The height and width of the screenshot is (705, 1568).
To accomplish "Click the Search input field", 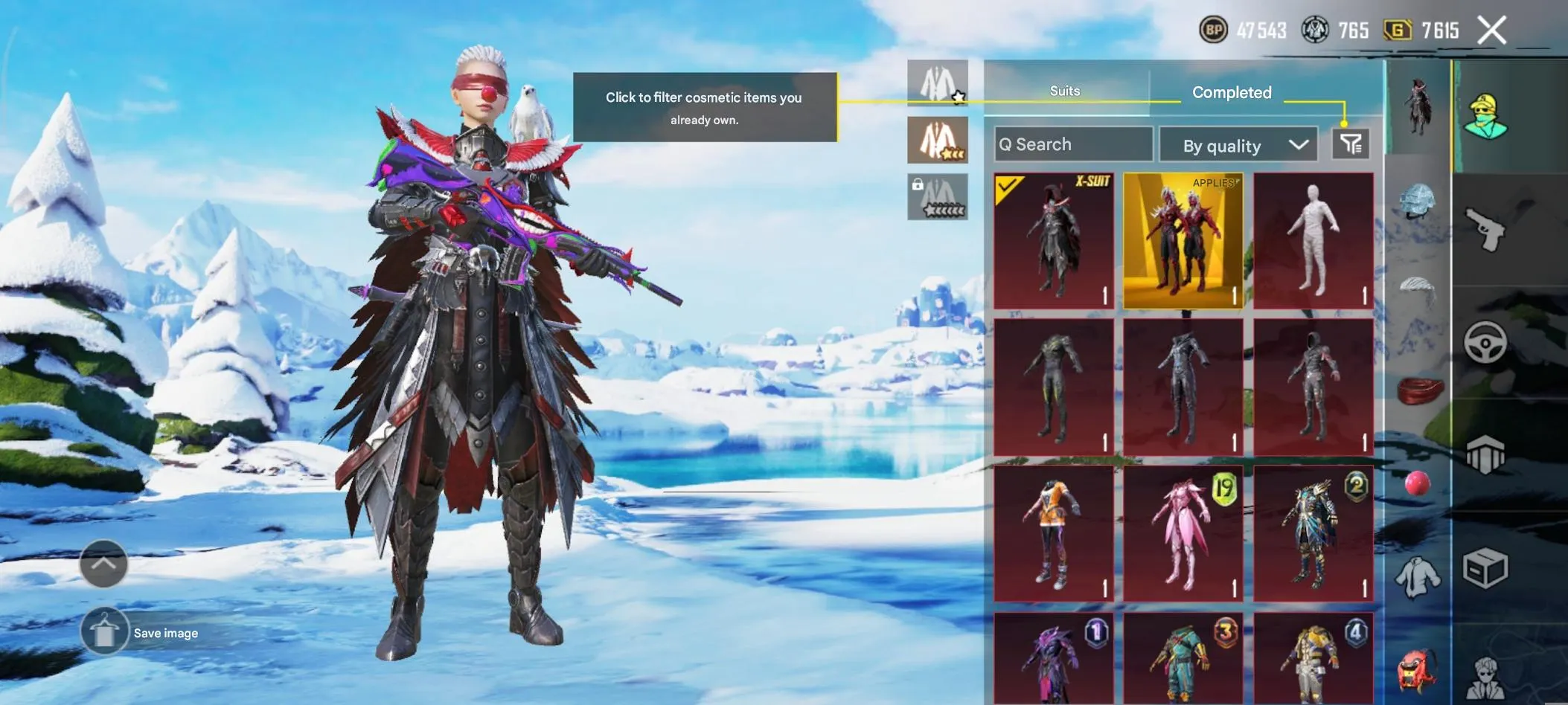I will point(1072,144).
